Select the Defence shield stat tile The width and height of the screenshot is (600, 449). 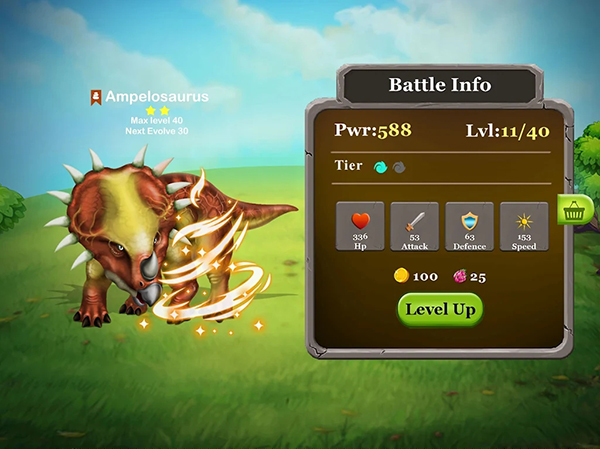click(x=469, y=226)
